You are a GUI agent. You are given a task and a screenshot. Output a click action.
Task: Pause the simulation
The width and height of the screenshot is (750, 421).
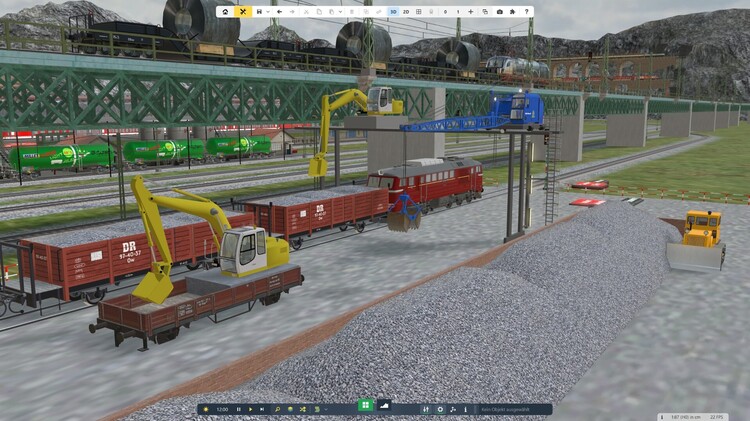pyautogui.click(x=238, y=409)
